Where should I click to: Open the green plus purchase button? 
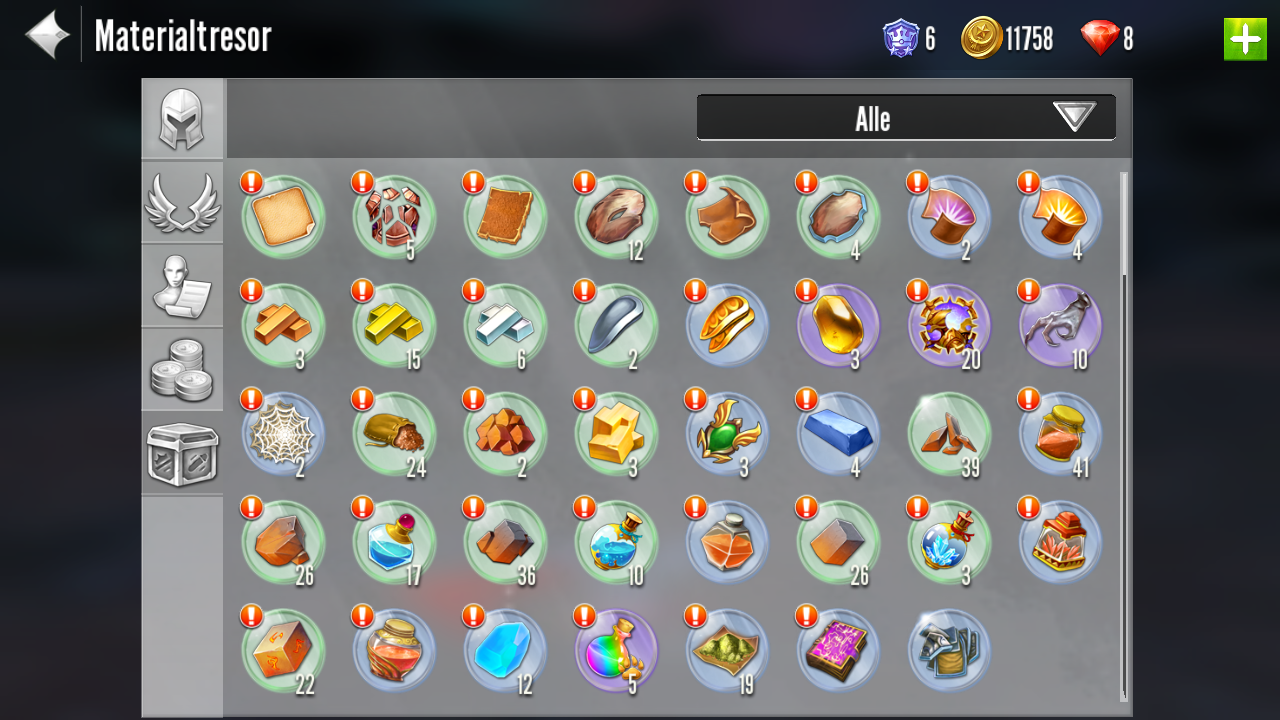click(x=1244, y=39)
